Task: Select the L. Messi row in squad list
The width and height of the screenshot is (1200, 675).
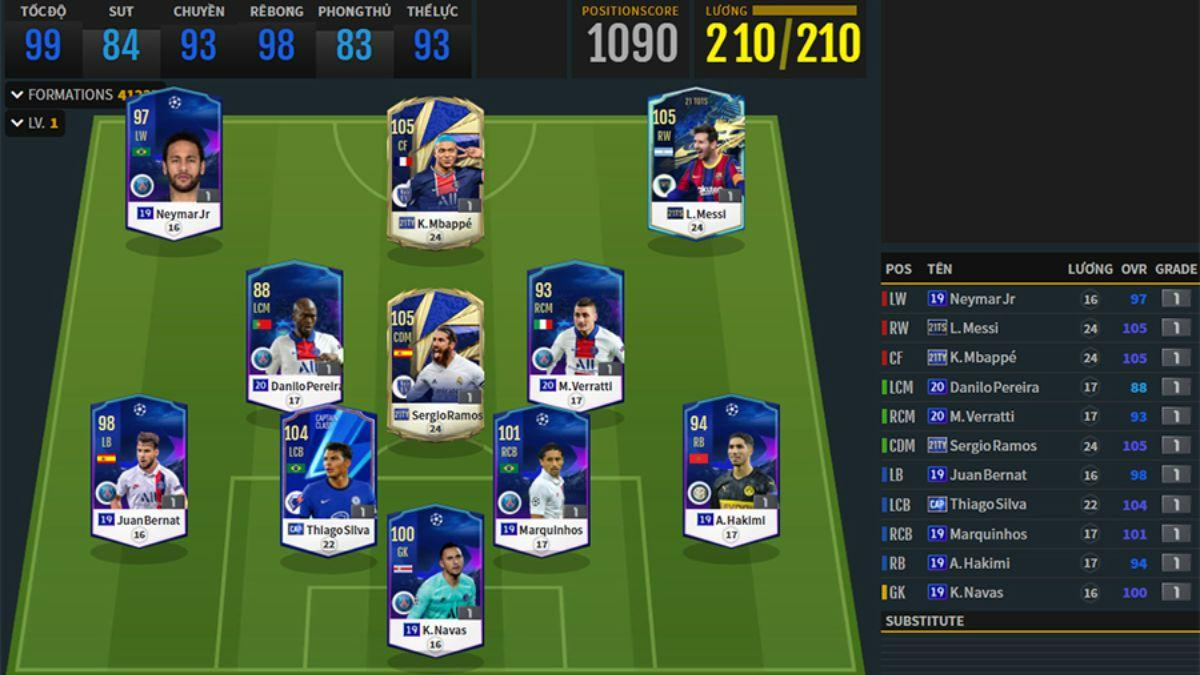Action: click(1038, 328)
